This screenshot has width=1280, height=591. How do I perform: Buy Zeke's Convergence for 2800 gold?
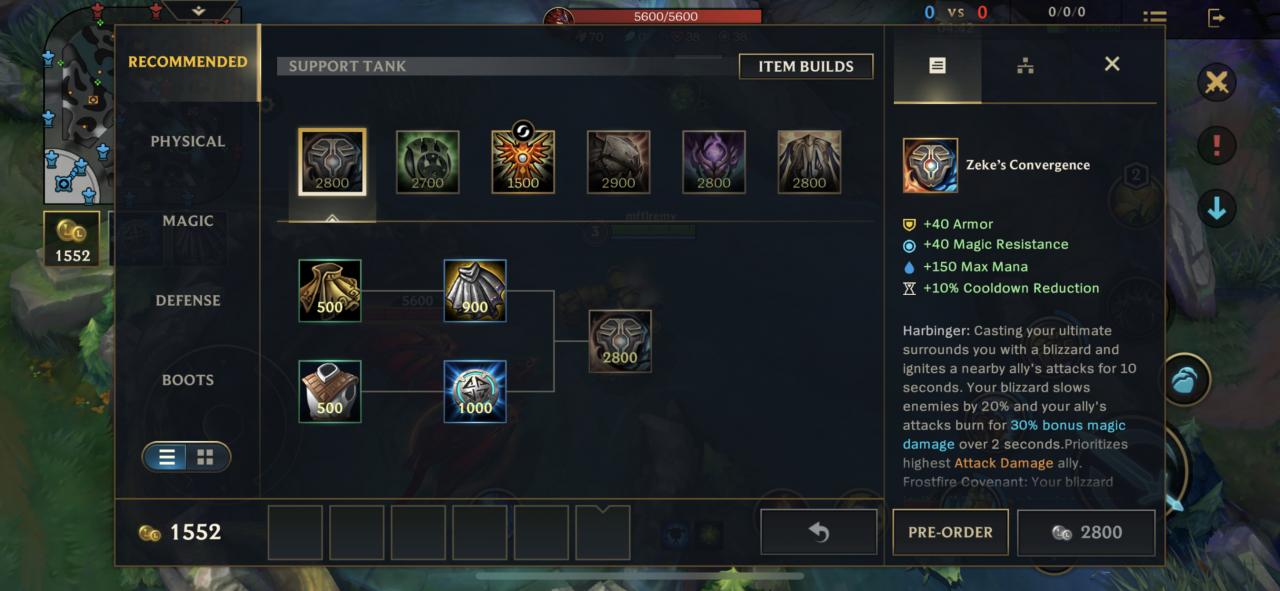[x=1086, y=532]
